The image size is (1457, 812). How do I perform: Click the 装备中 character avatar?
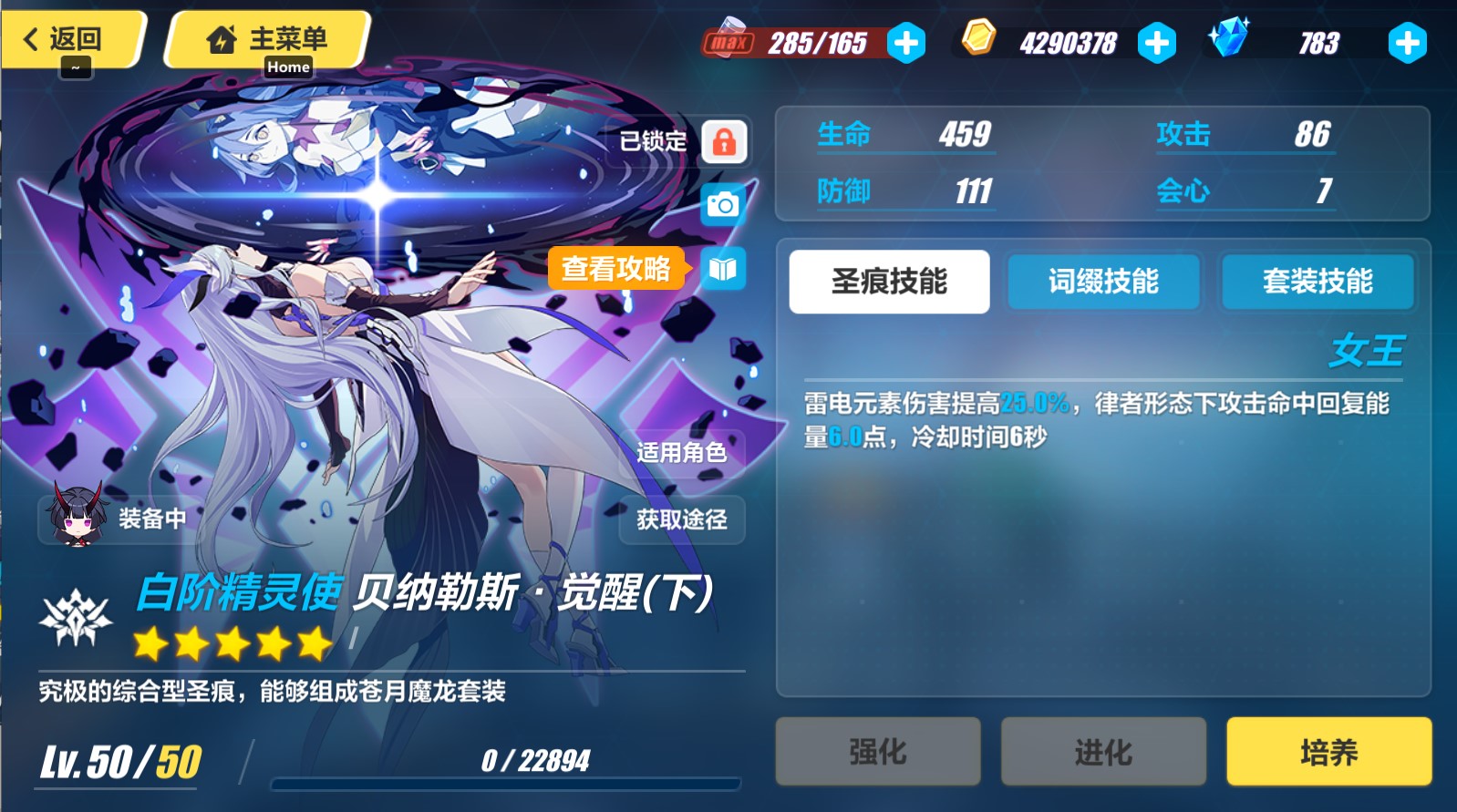click(x=76, y=518)
